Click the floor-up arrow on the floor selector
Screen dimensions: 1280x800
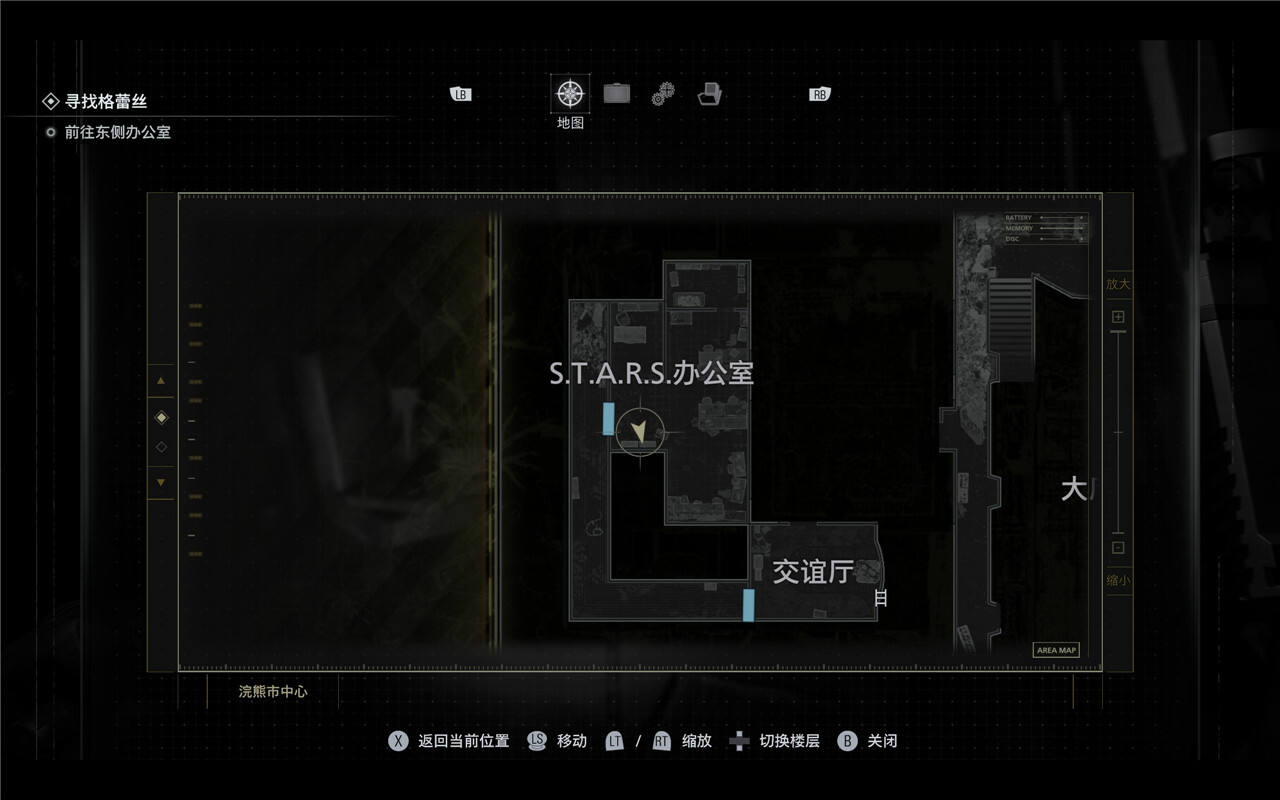(161, 381)
